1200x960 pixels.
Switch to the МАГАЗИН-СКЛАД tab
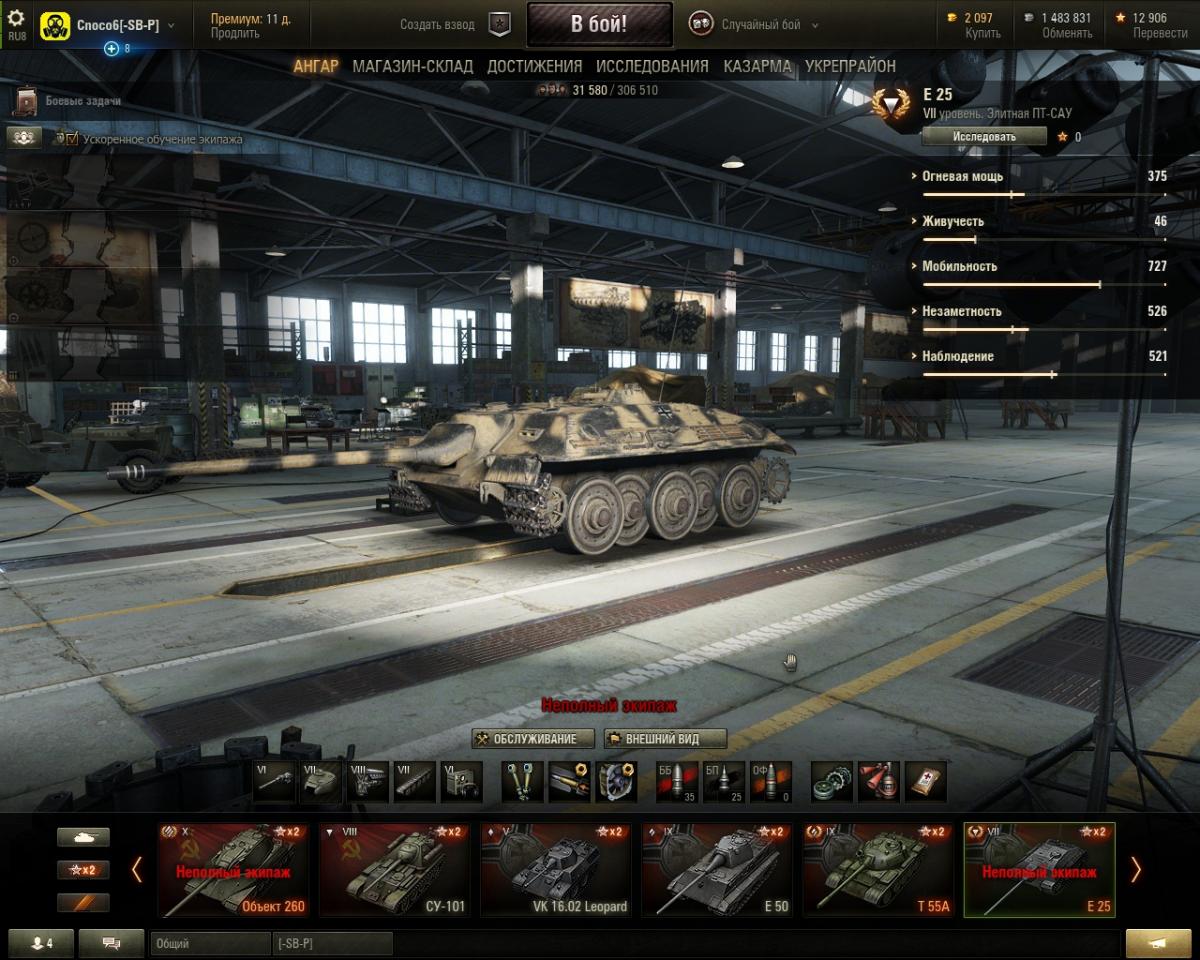point(413,66)
